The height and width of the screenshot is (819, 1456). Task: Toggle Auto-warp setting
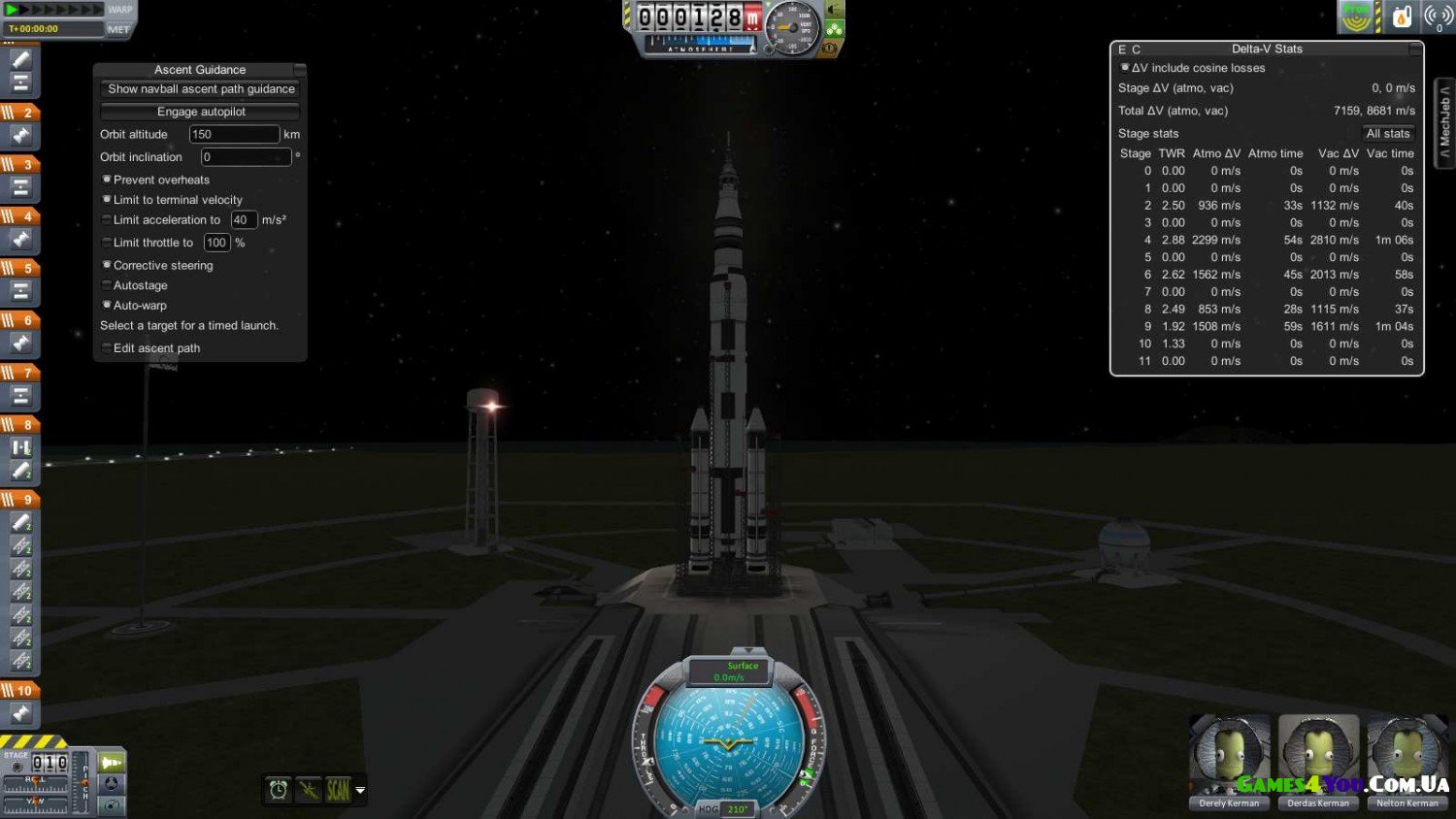pos(107,305)
